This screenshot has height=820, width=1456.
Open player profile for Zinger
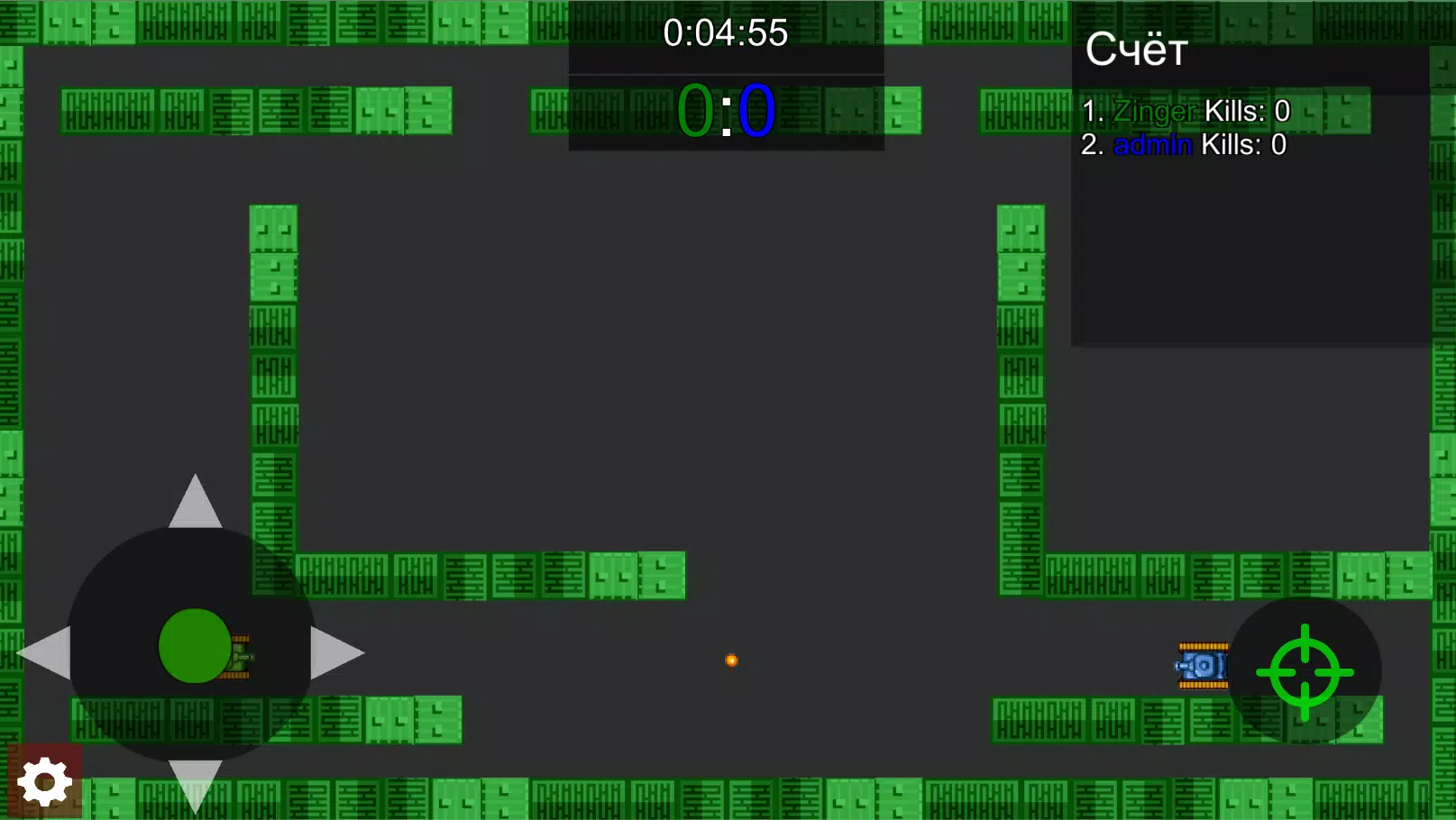click(1153, 111)
